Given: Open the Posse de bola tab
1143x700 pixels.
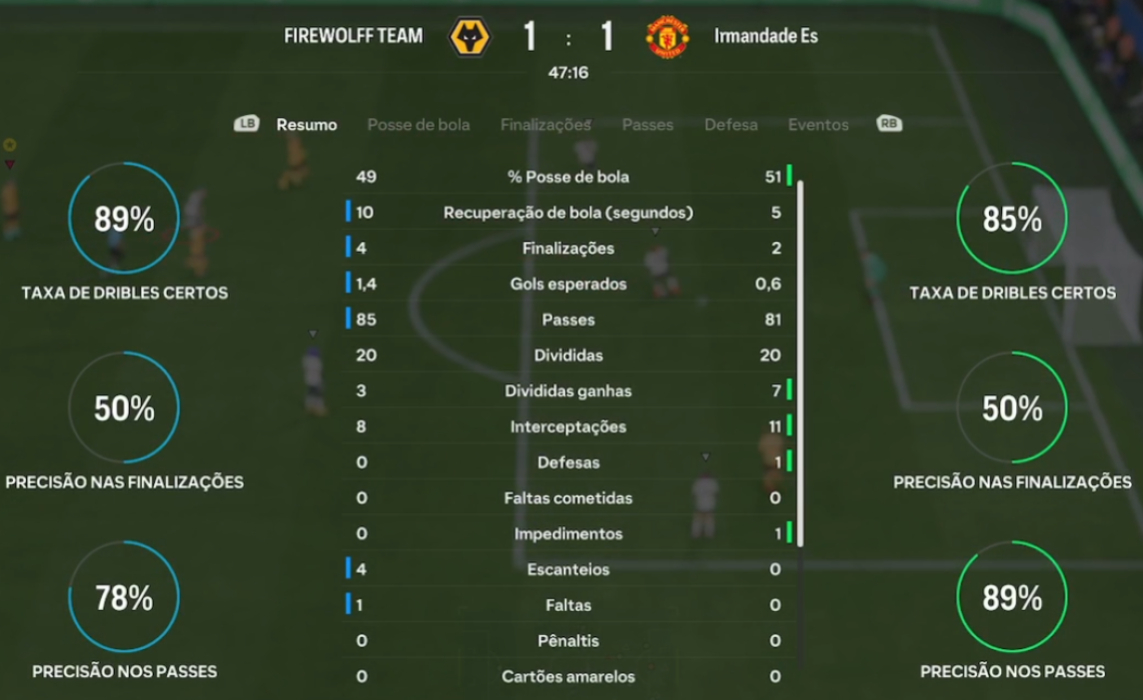Looking at the screenshot, I should point(418,125).
